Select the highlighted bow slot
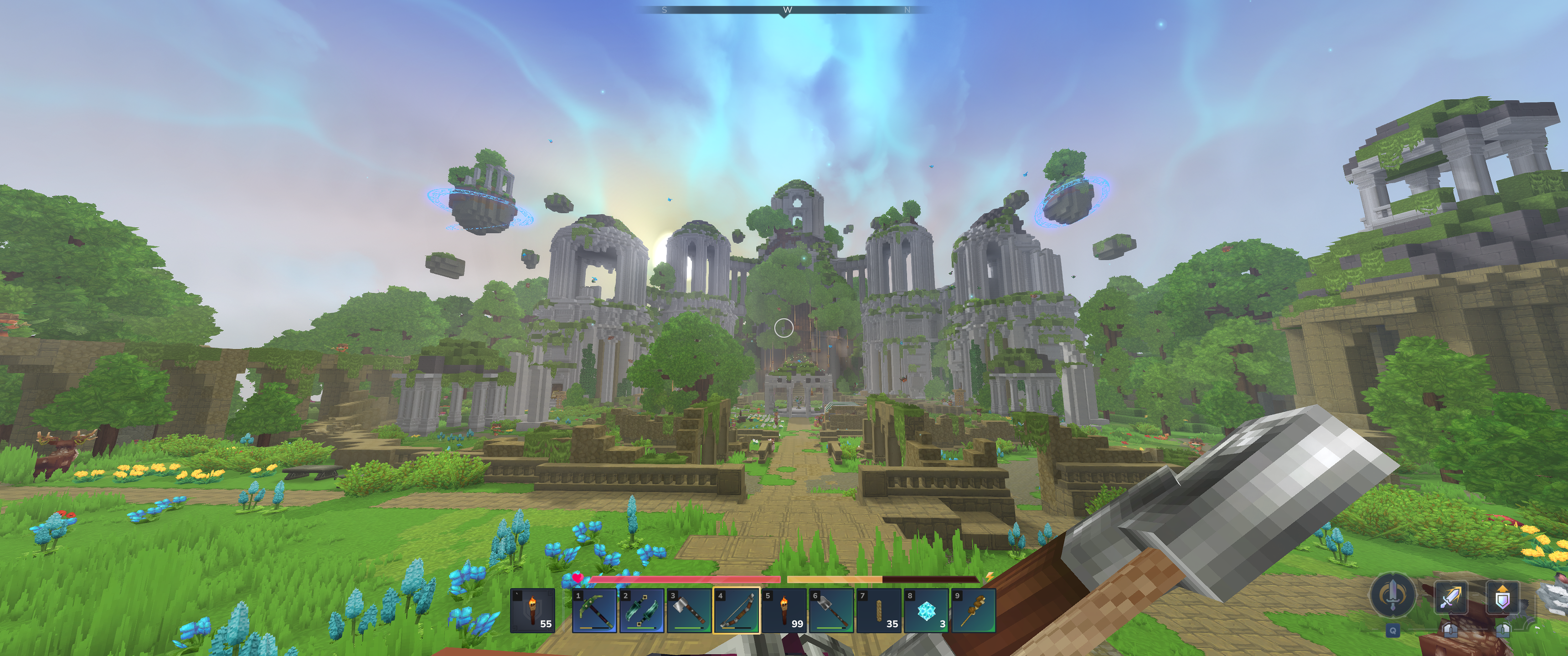Viewport: 1568px width, 656px height. coord(736,610)
